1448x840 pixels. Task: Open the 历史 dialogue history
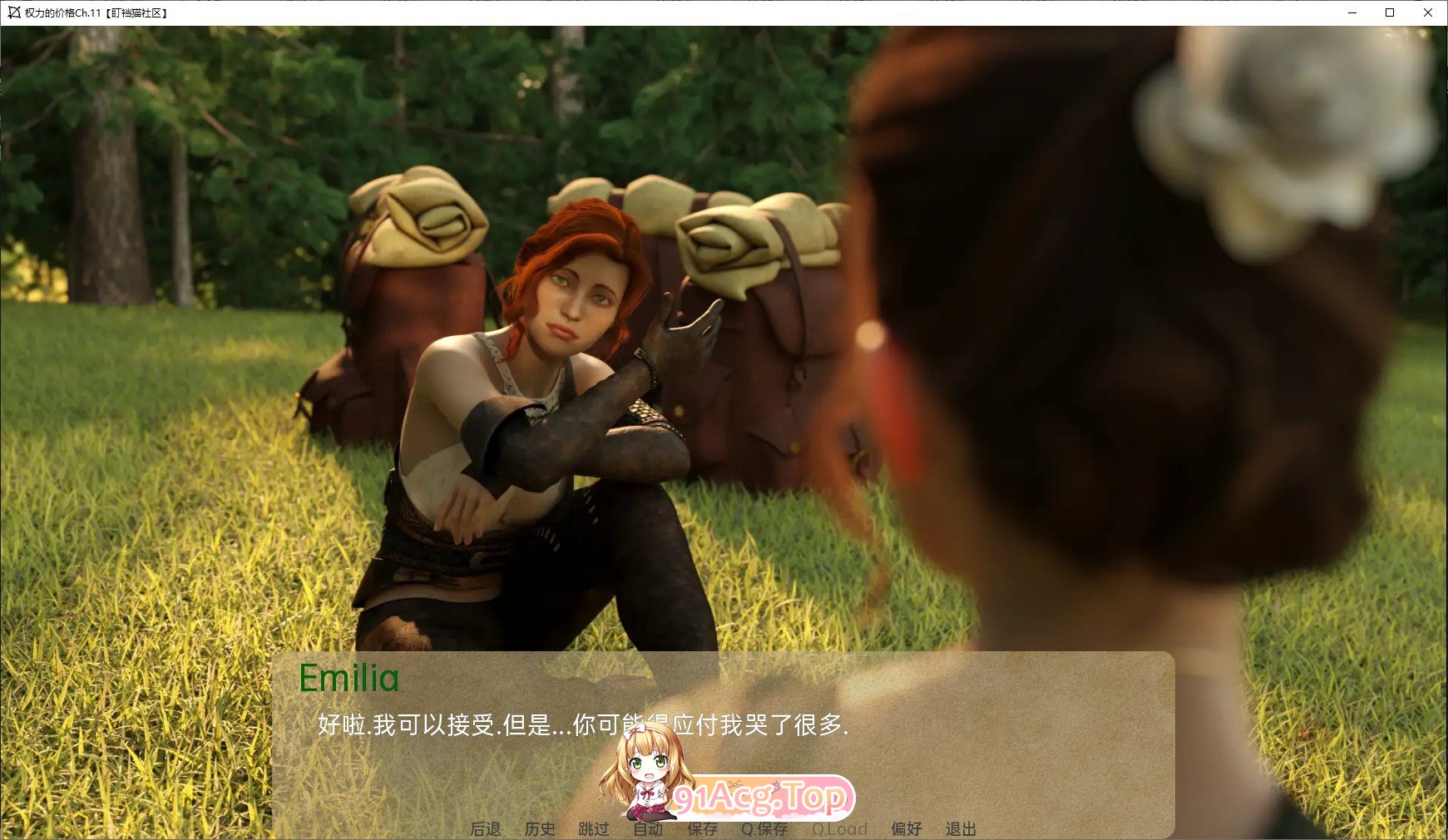pyautogui.click(x=540, y=828)
